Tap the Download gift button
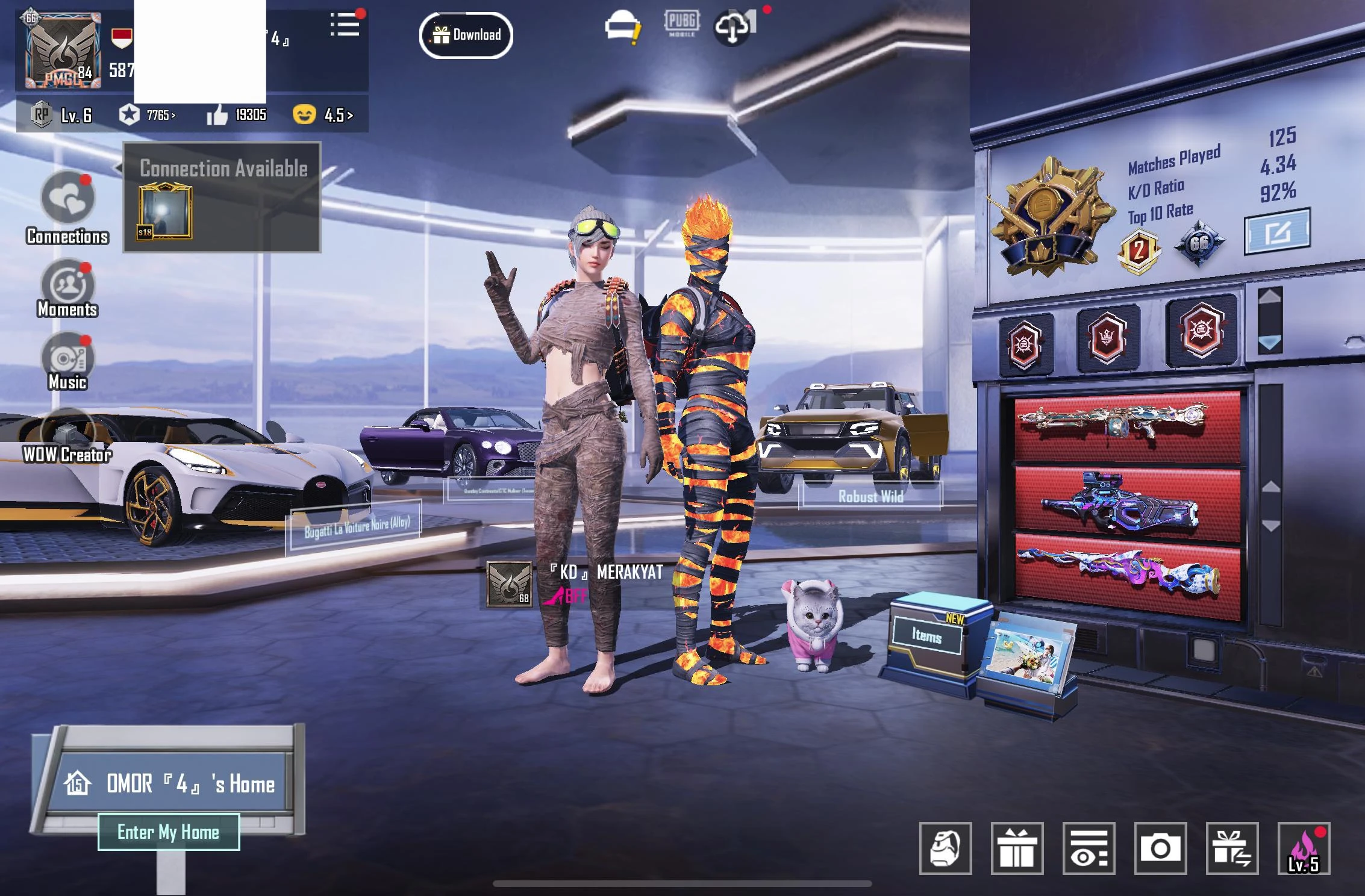 coord(466,35)
